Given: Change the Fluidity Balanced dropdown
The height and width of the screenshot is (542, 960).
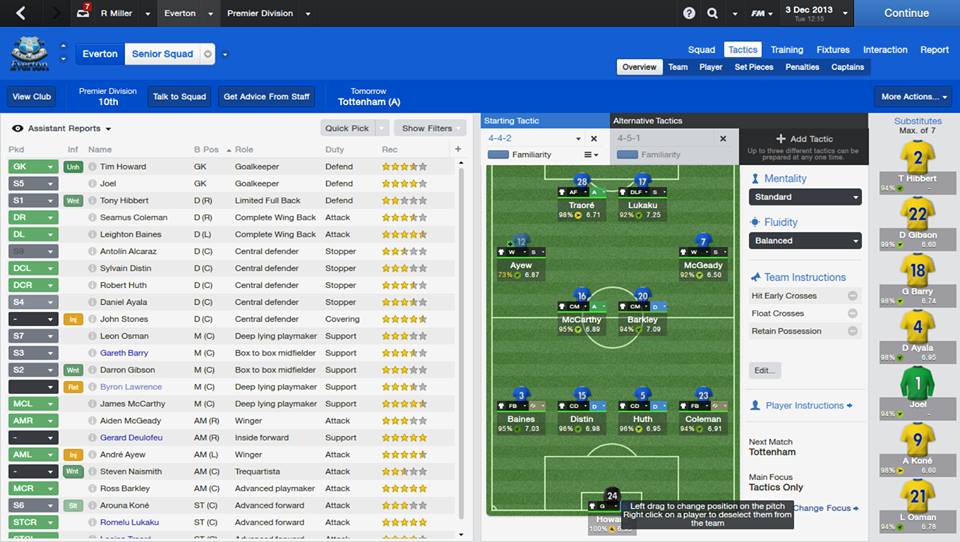Looking at the screenshot, I should click(804, 241).
